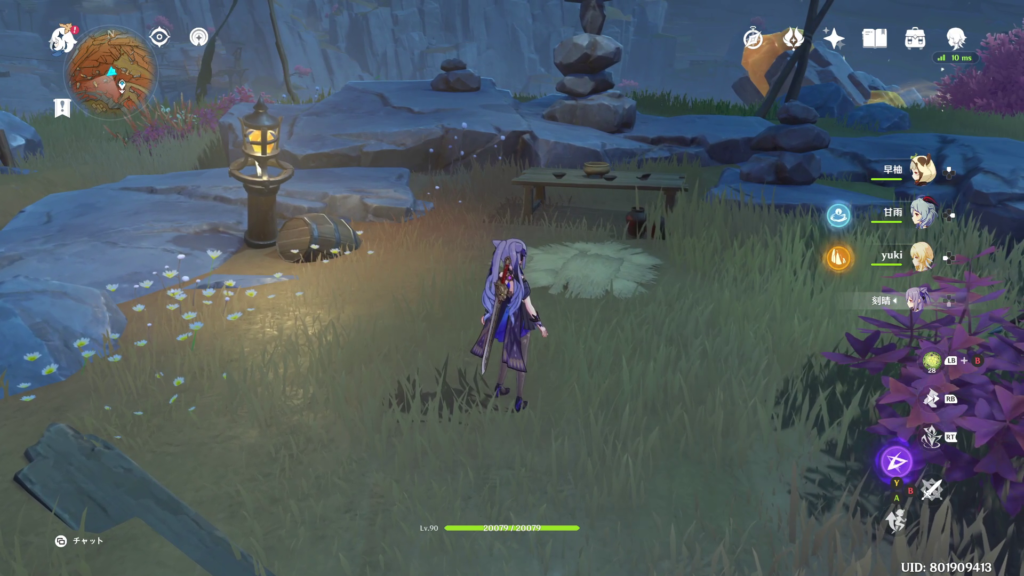Screen dimensions: 1024x576
Task: Open the wish star icon
Action: tap(834, 38)
